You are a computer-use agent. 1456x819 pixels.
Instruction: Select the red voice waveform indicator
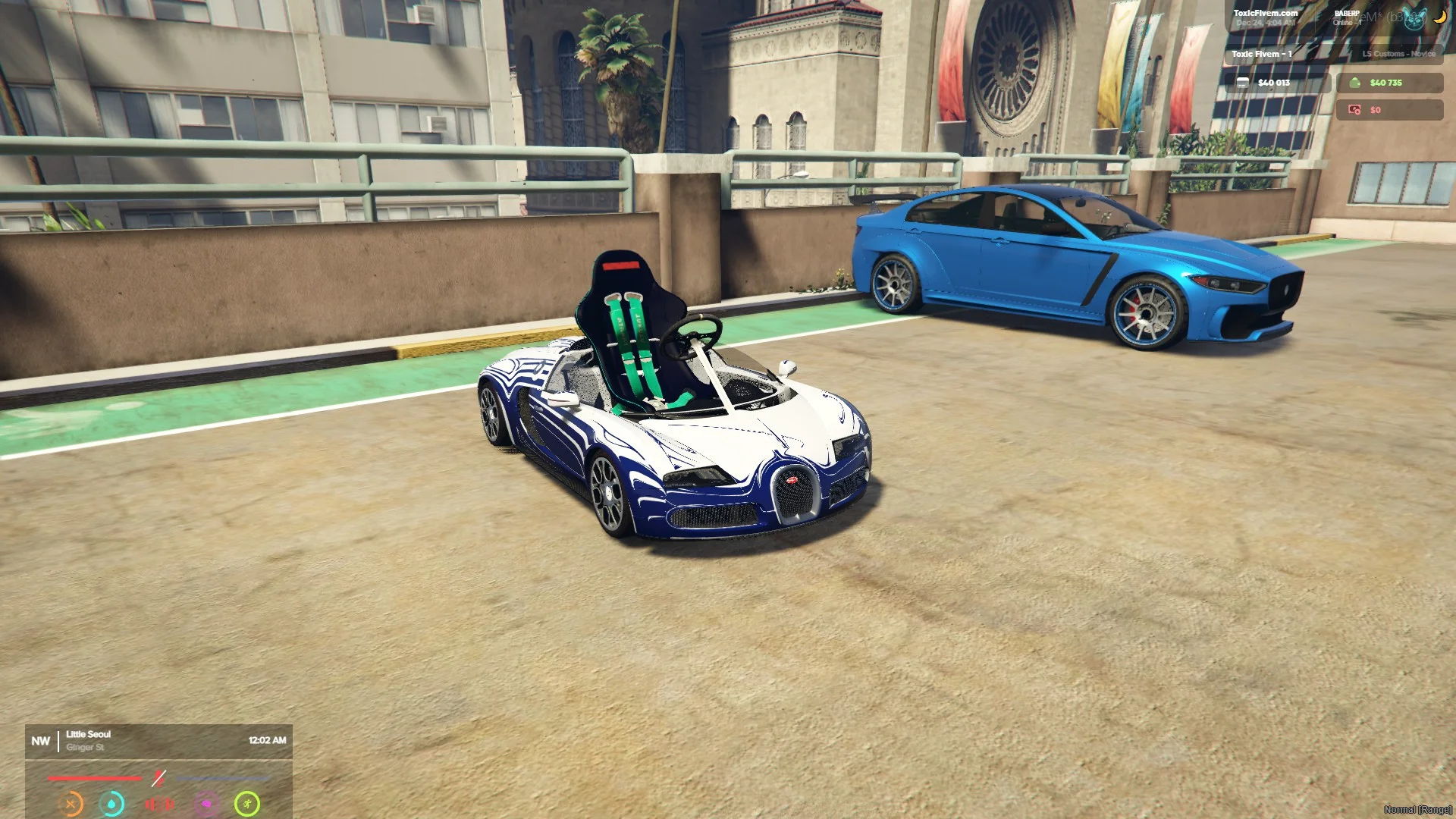(x=159, y=804)
